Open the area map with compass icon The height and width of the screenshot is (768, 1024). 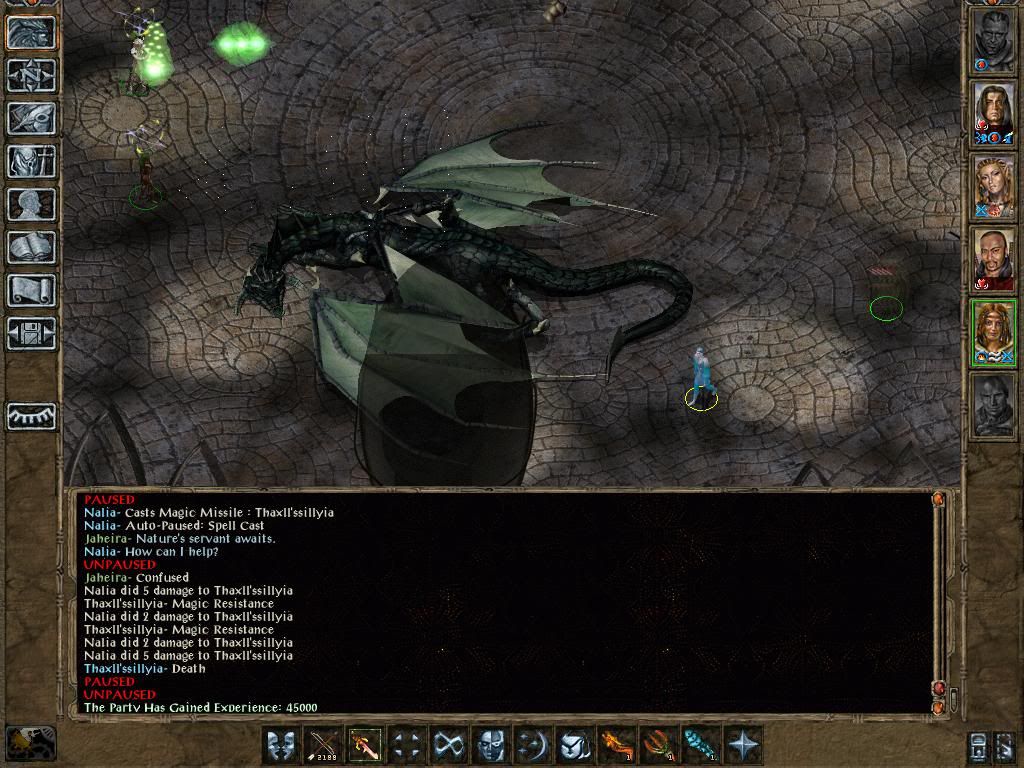31,74
